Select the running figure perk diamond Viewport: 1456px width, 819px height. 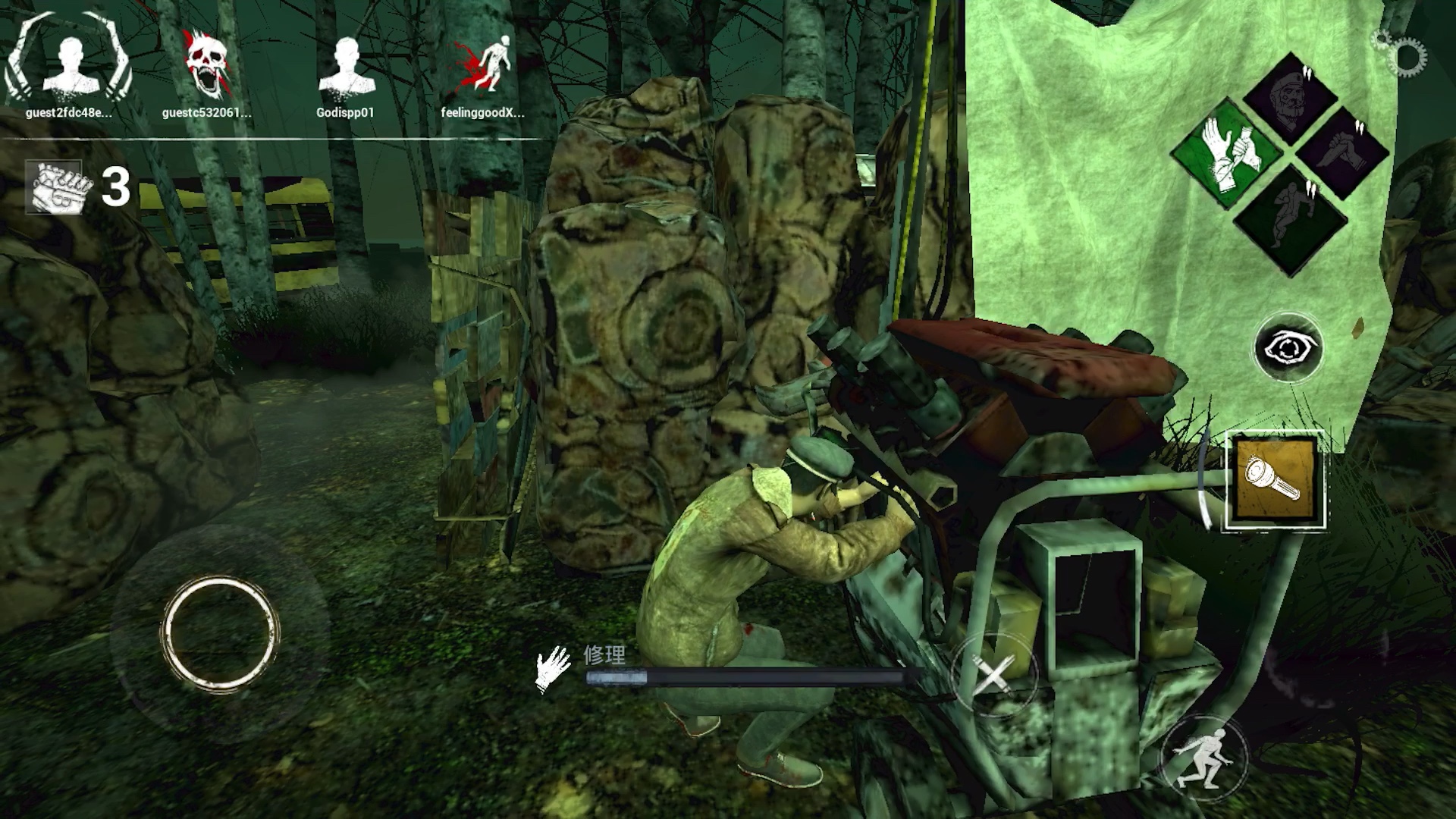tap(1291, 219)
